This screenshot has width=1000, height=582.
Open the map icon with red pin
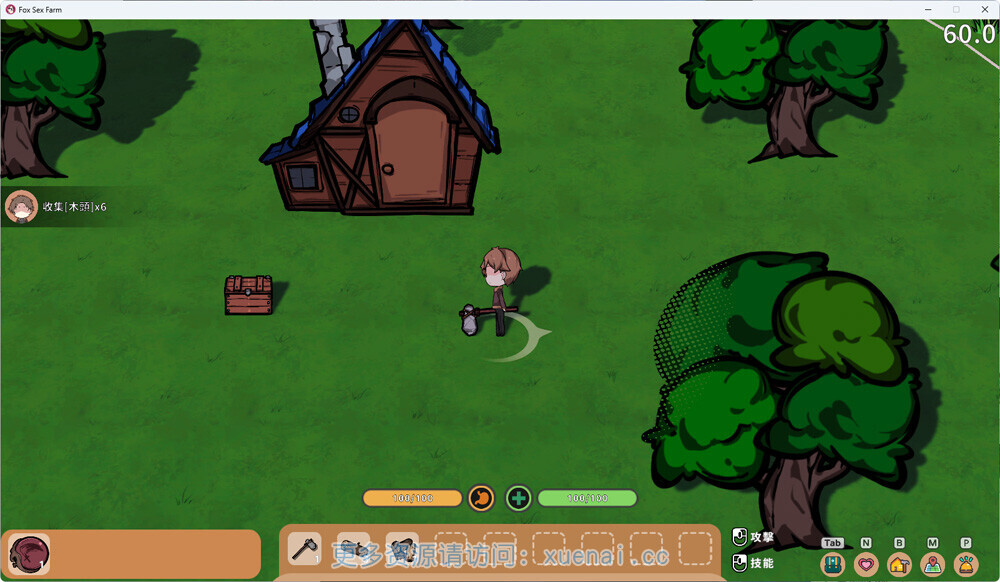933,565
